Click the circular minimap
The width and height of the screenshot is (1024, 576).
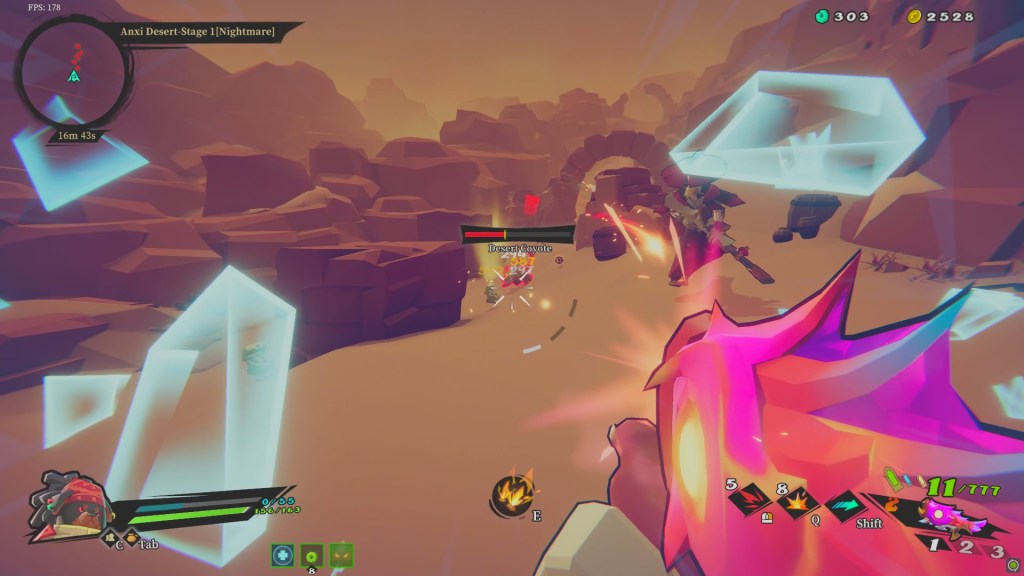click(73, 70)
